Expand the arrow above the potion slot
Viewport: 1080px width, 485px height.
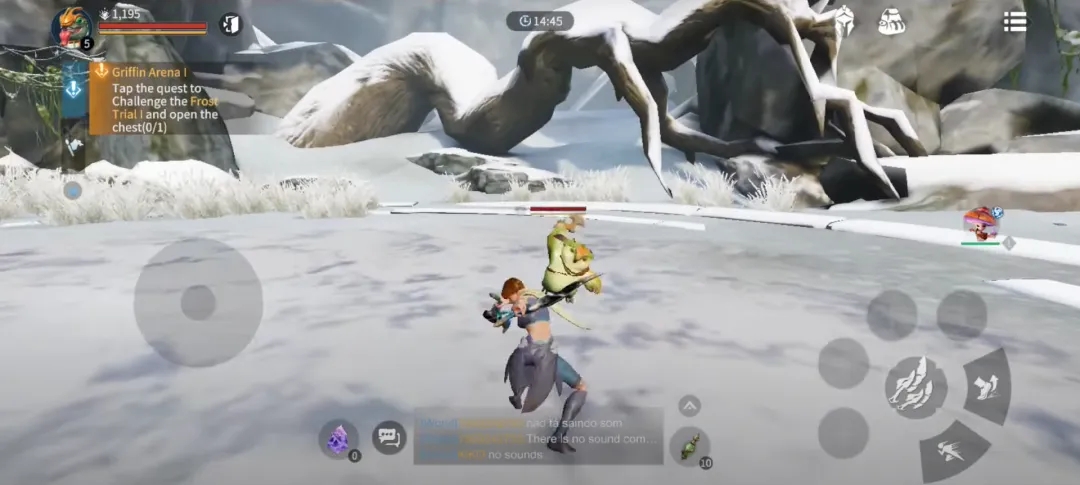689,405
